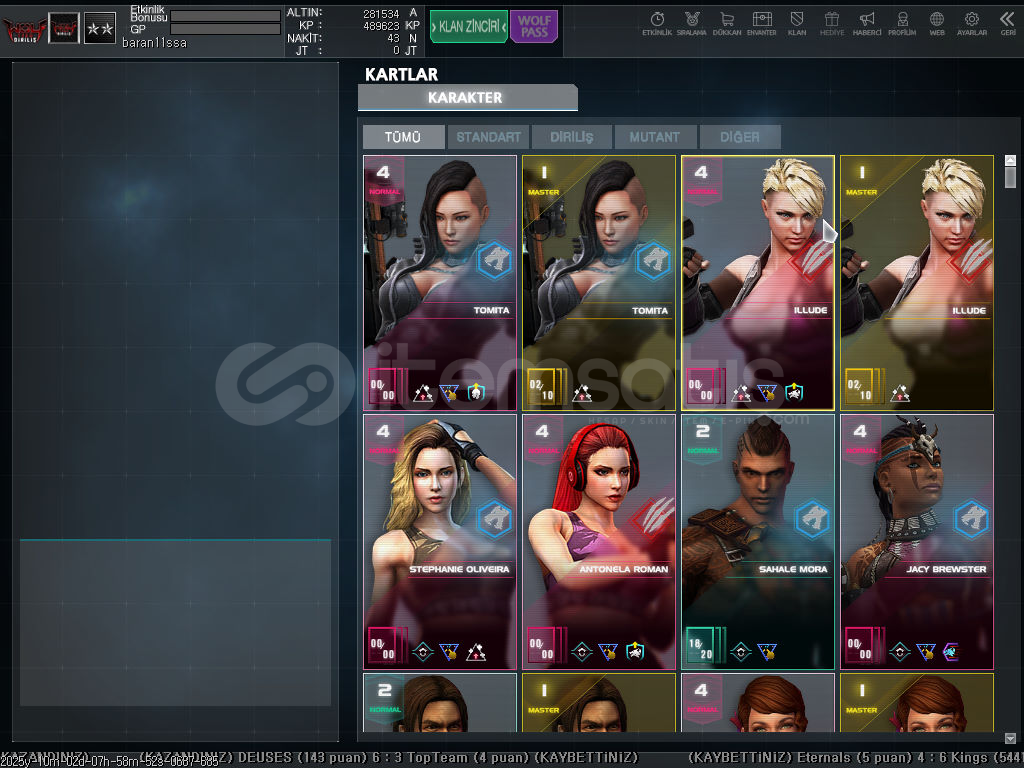Switch to the Diğer tab
The width and height of the screenshot is (1024, 768).
tap(739, 137)
